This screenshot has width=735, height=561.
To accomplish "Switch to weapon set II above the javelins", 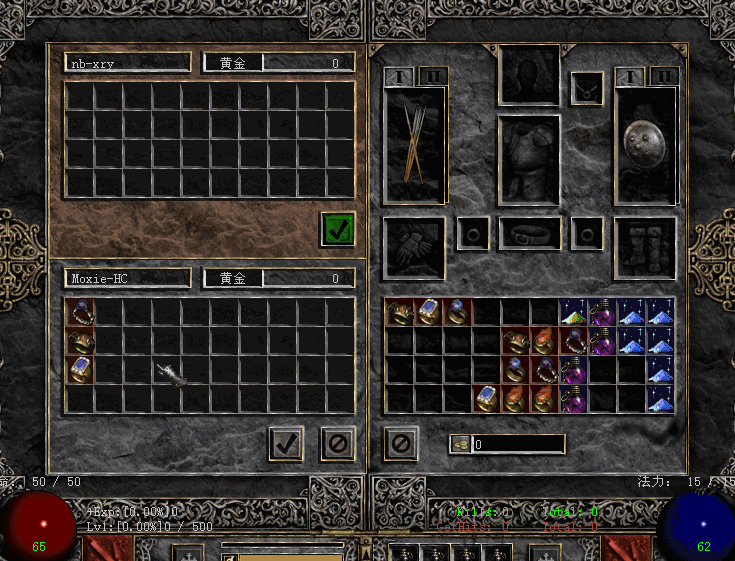I will 433,76.
